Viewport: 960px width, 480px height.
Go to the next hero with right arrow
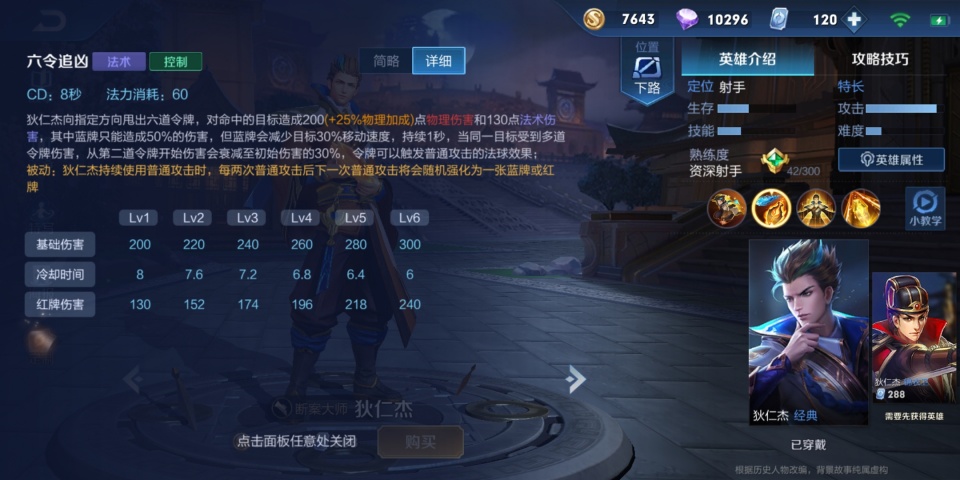[x=575, y=378]
